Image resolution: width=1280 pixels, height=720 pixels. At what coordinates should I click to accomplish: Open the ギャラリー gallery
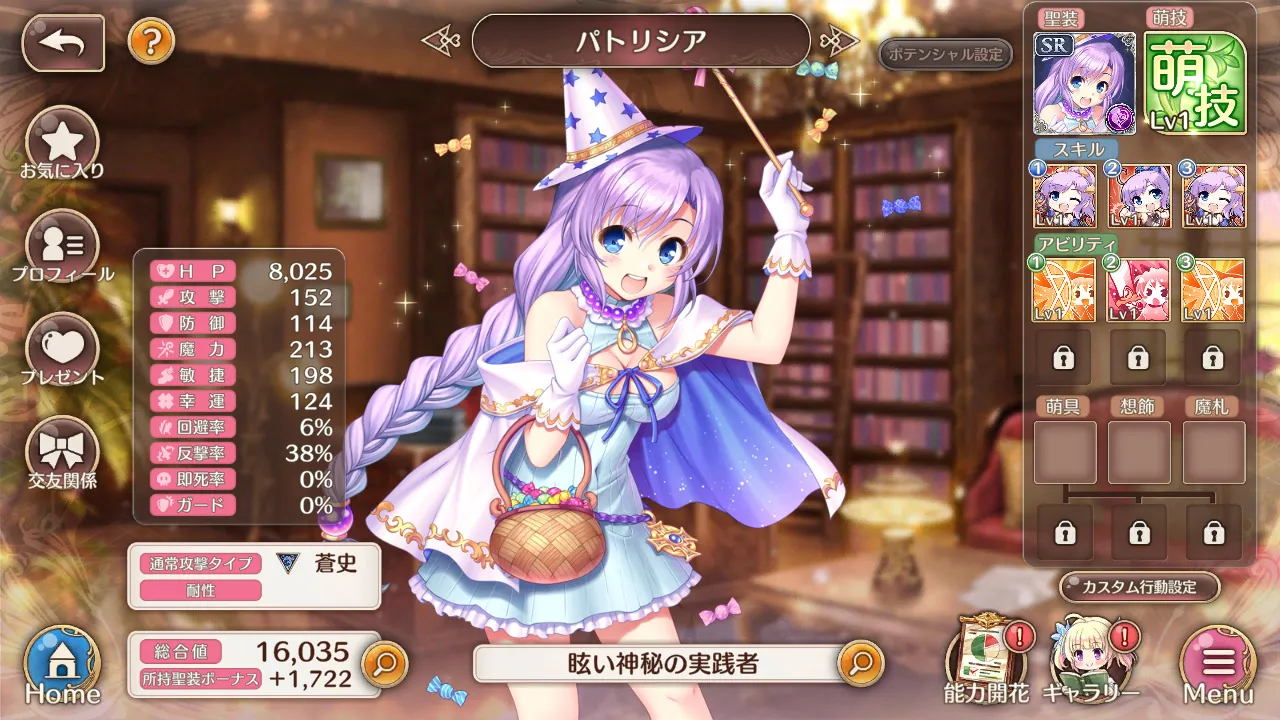(x=1091, y=661)
